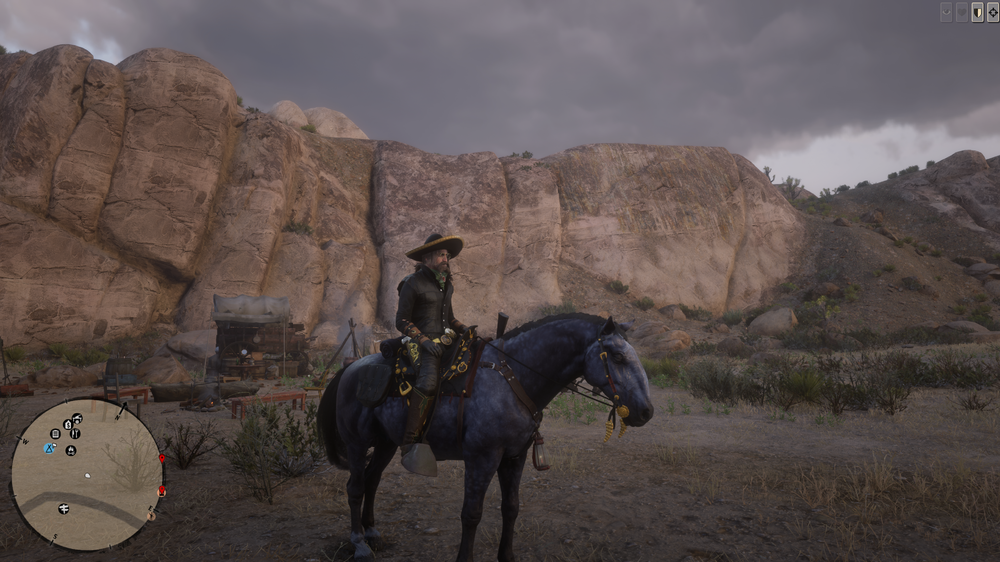The height and width of the screenshot is (562, 1000).
Task: Select the dimmed heart ability card
Action: (x=962, y=12)
